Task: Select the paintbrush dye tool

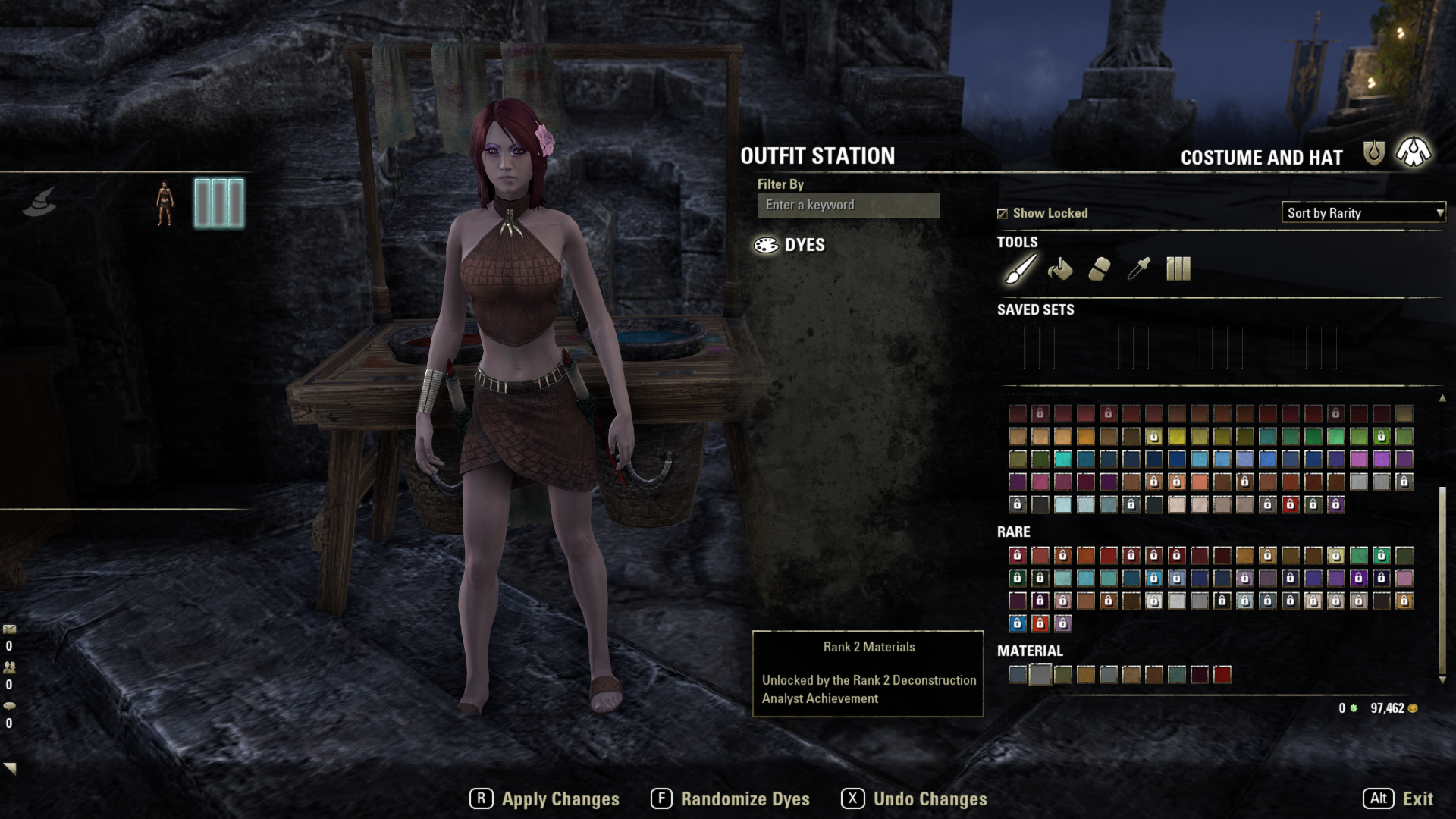Action: tap(1020, 269)
